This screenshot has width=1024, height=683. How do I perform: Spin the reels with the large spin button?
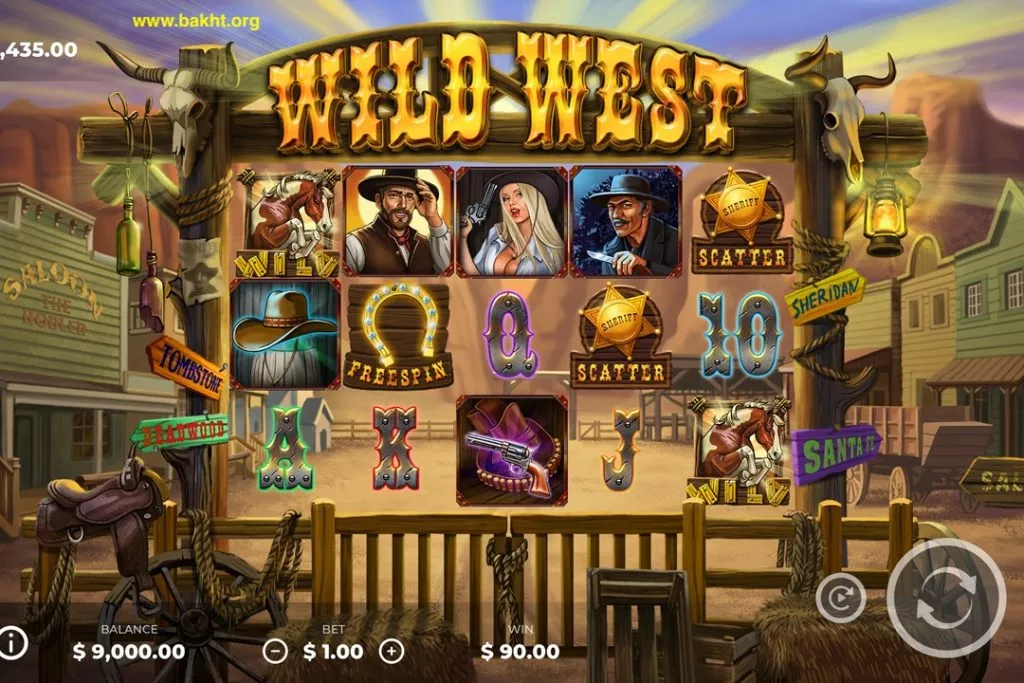[945, 598]
